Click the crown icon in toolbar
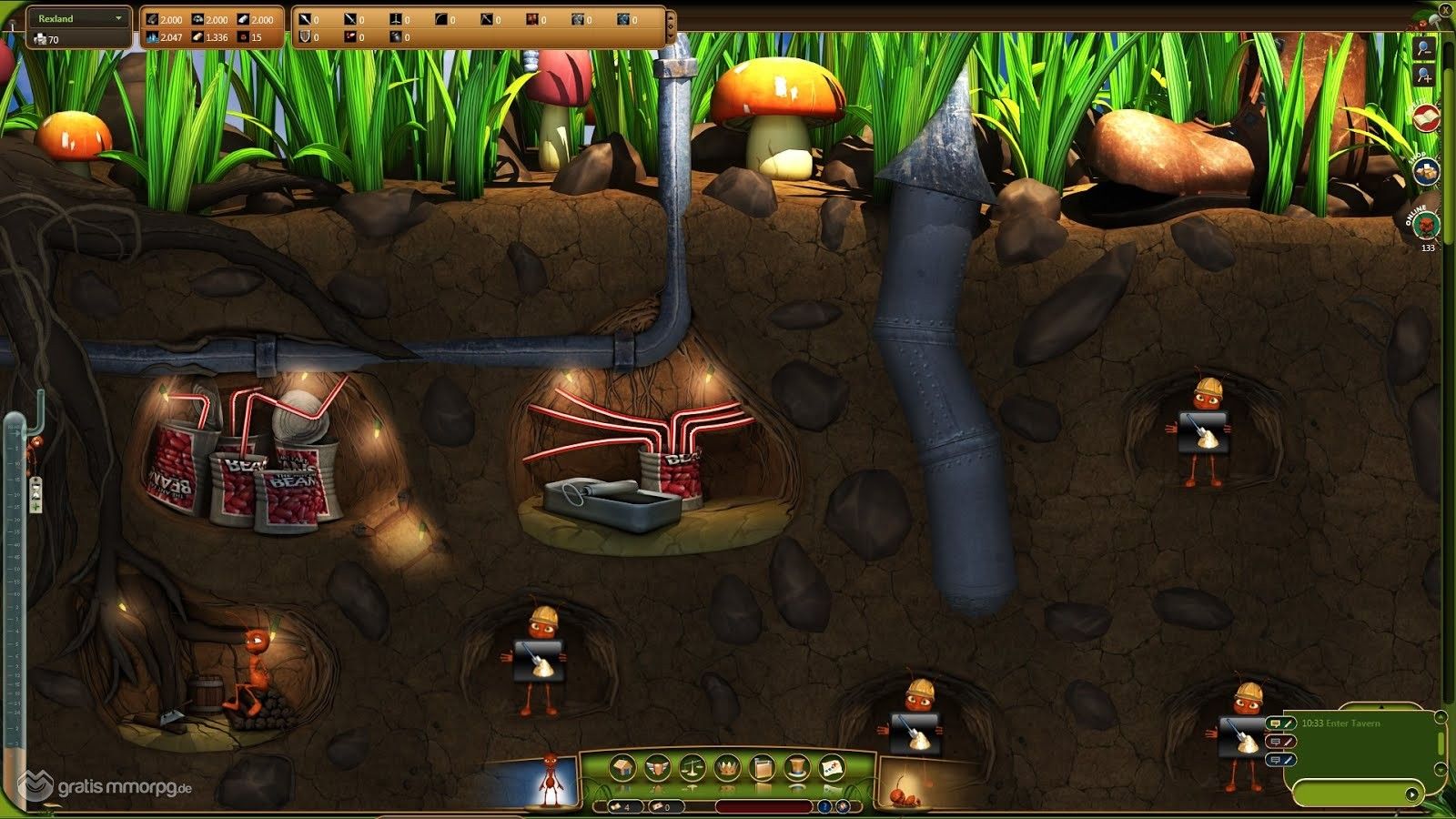Screen dimensions: 1456x819 [x=726, y=768]
